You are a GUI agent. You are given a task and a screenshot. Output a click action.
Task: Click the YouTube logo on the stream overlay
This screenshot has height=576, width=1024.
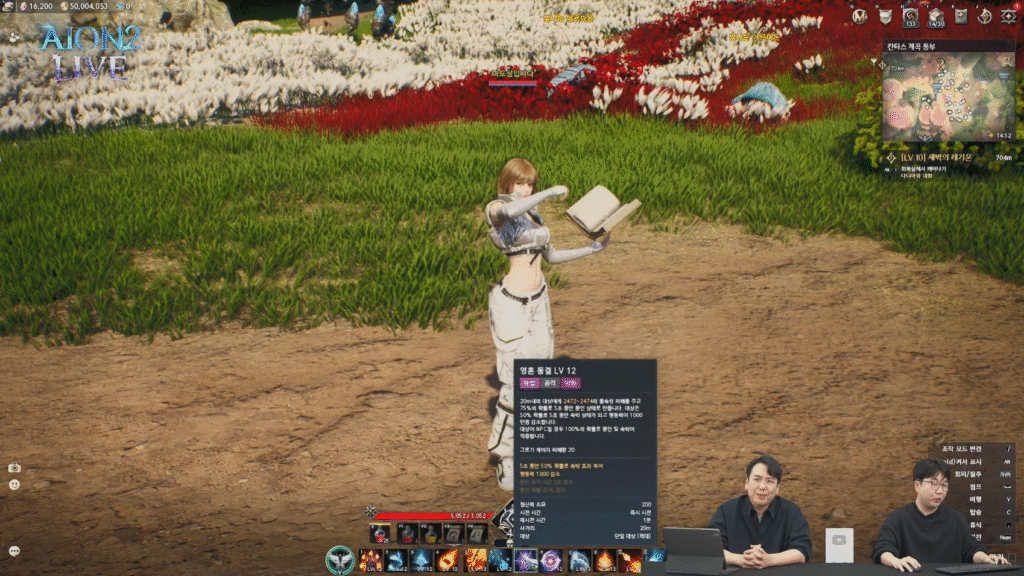click(x=840, y=542)
